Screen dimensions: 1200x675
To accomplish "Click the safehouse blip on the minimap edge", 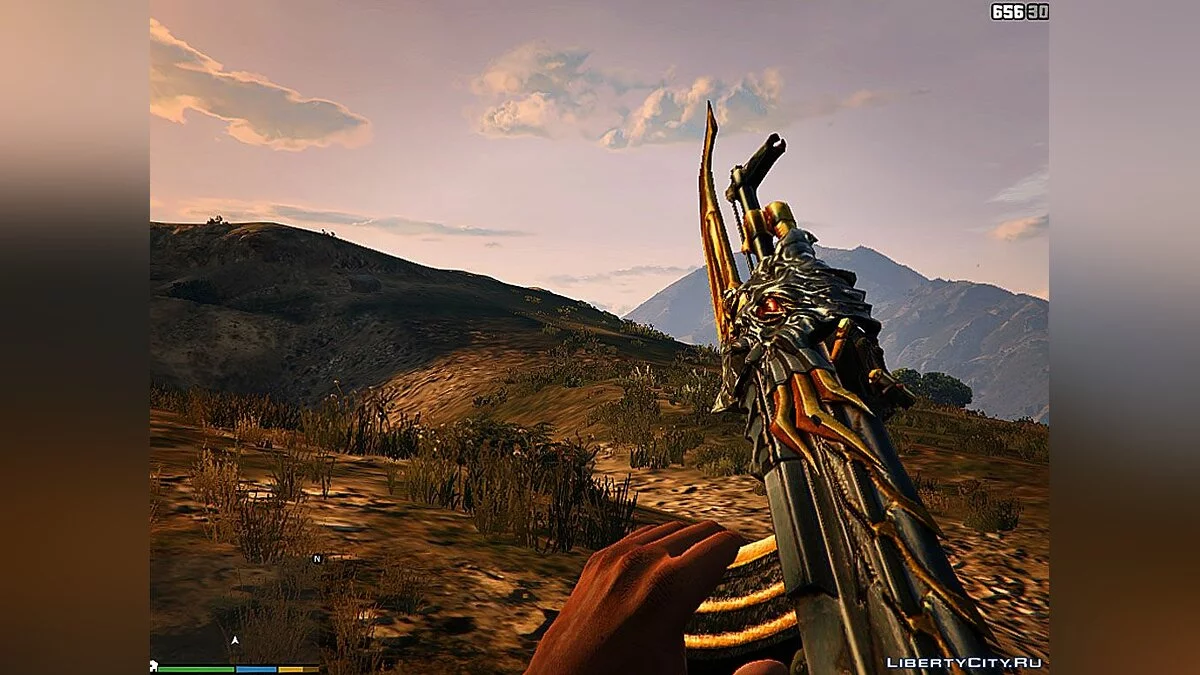I will click(x=154, y=666).
